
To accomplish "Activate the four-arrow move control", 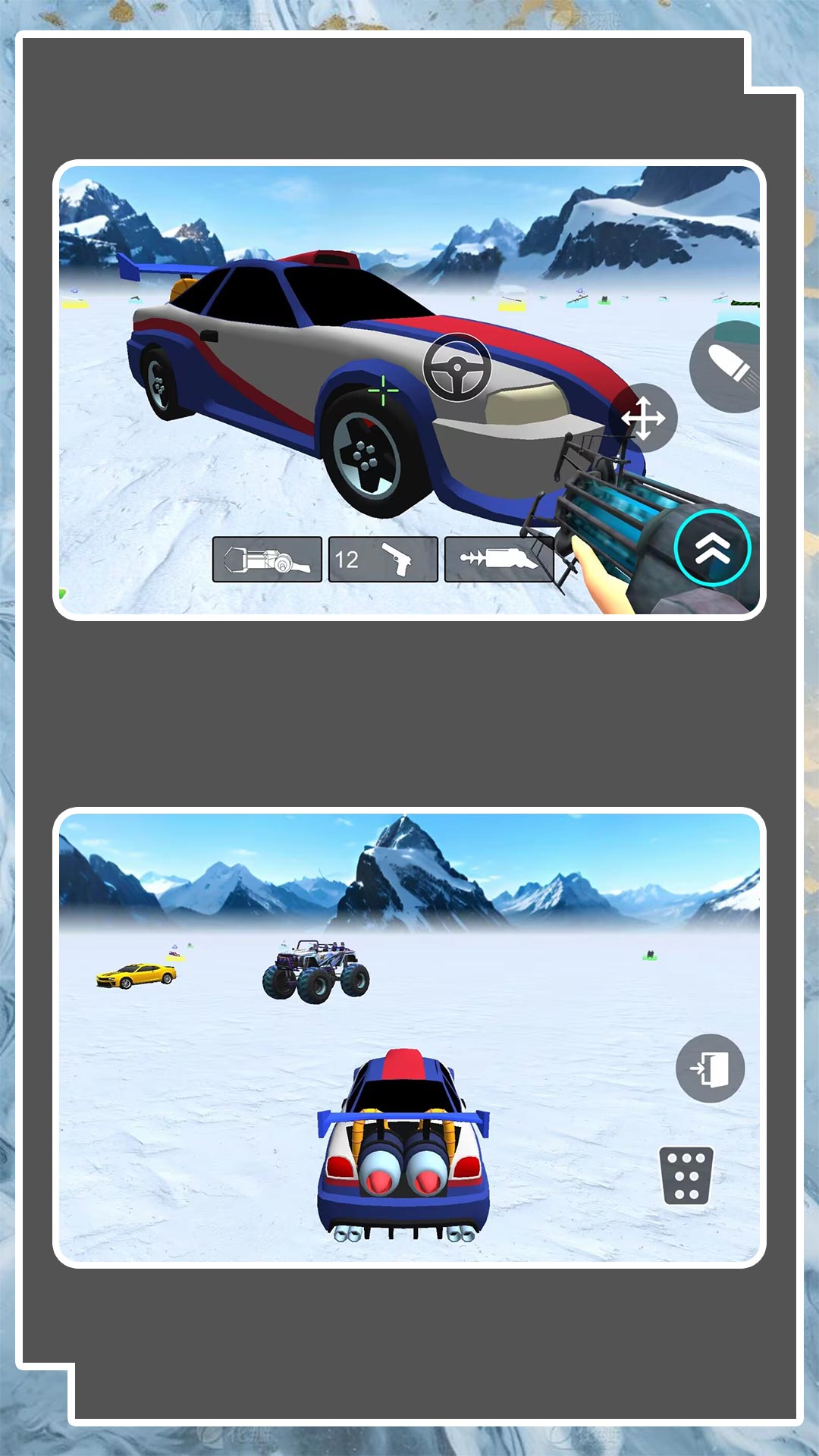I will tap(643, 418).
